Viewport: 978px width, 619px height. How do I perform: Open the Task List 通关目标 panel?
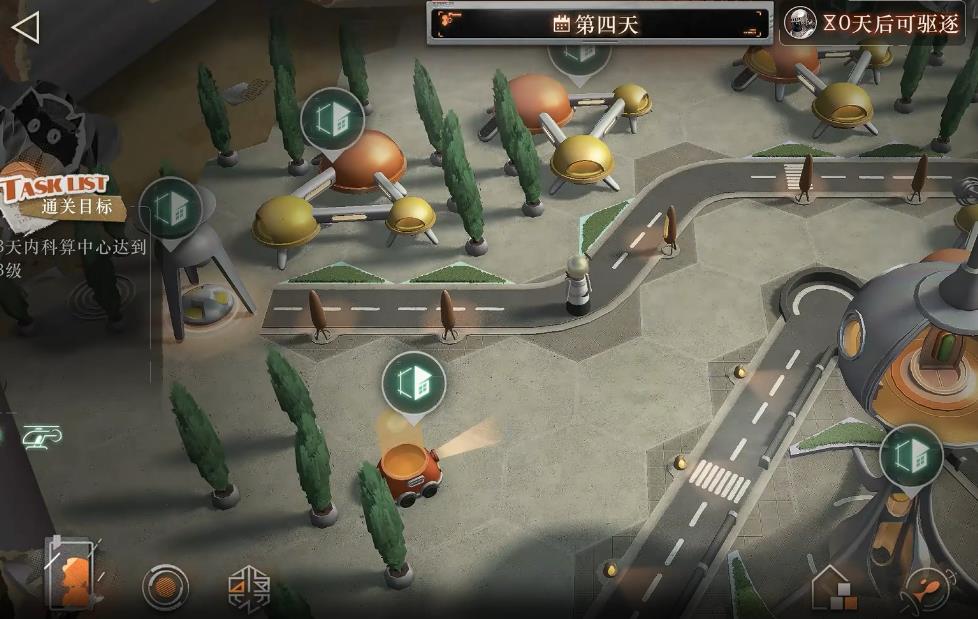click(x=62, y=197)
